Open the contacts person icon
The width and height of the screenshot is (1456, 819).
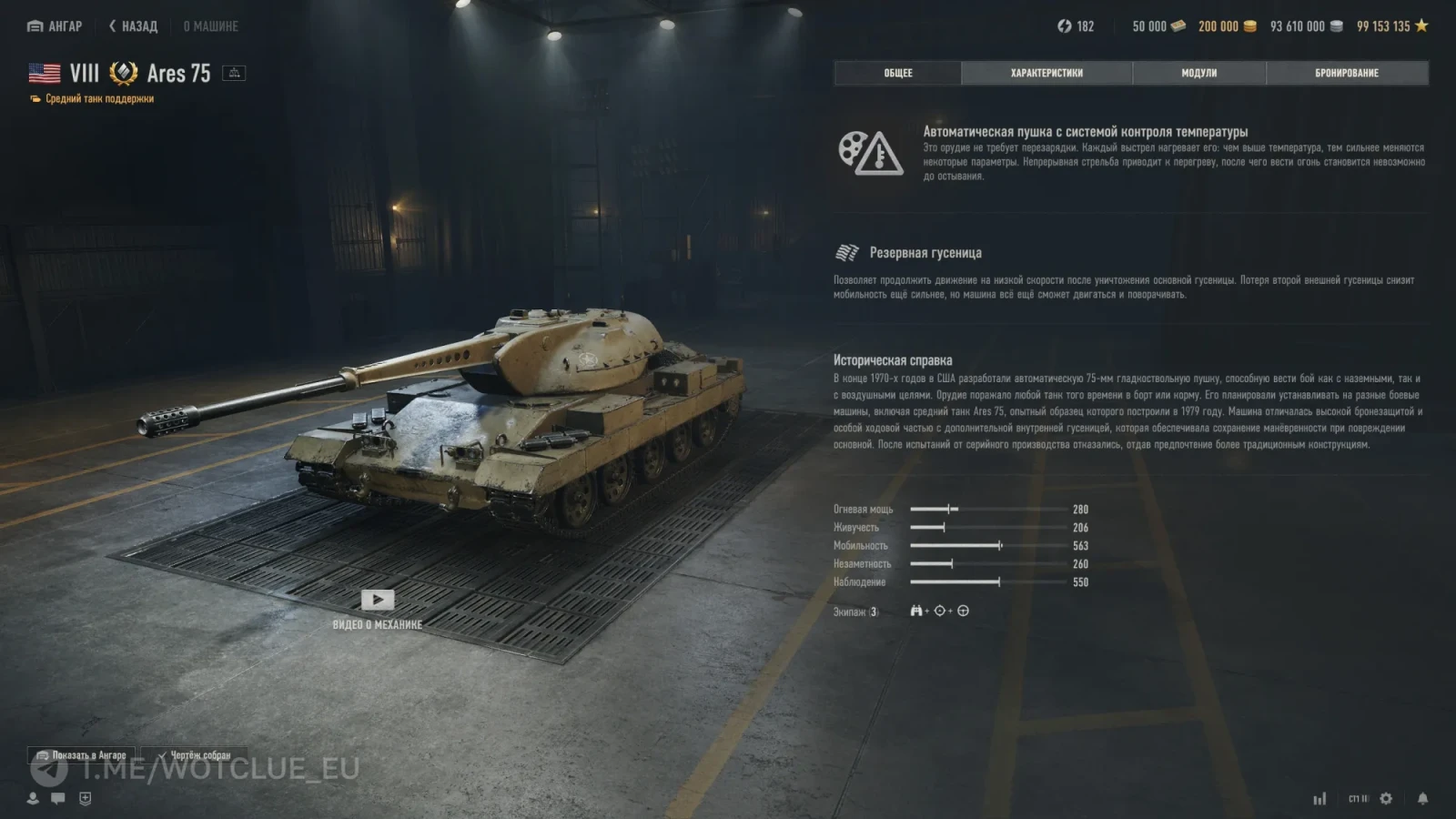point(33,798)
